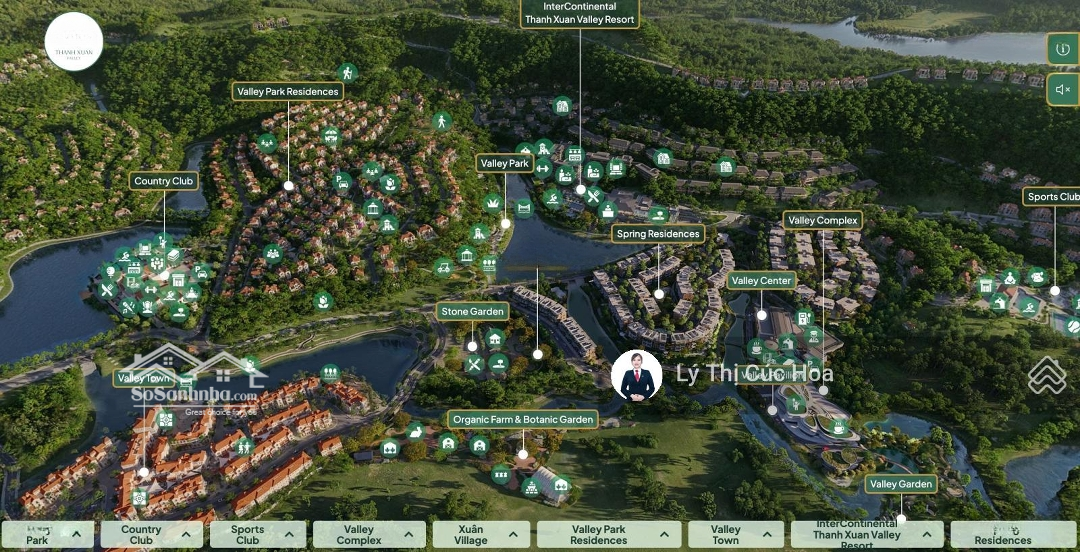Open the Valley Complex map label

(823, 221)
